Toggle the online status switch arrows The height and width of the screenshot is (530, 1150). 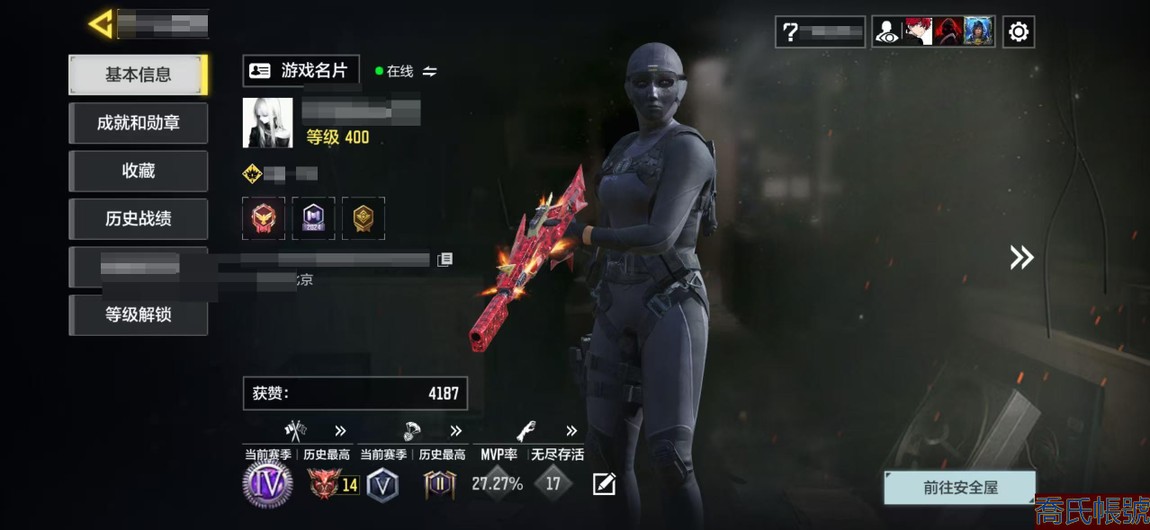[x=430, y=72]
